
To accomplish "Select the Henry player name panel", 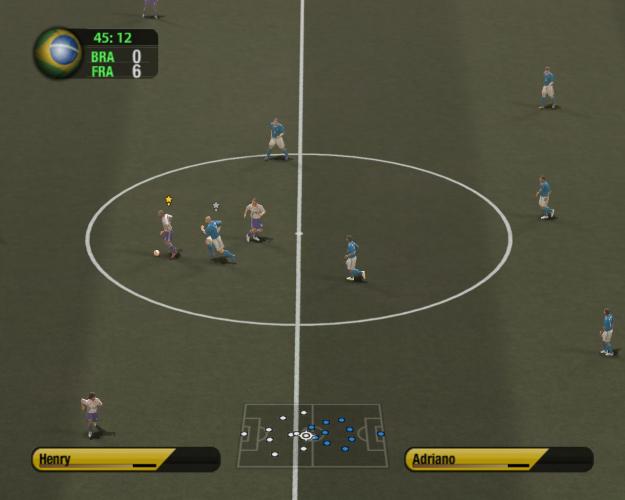I will (x=125, y=459).
